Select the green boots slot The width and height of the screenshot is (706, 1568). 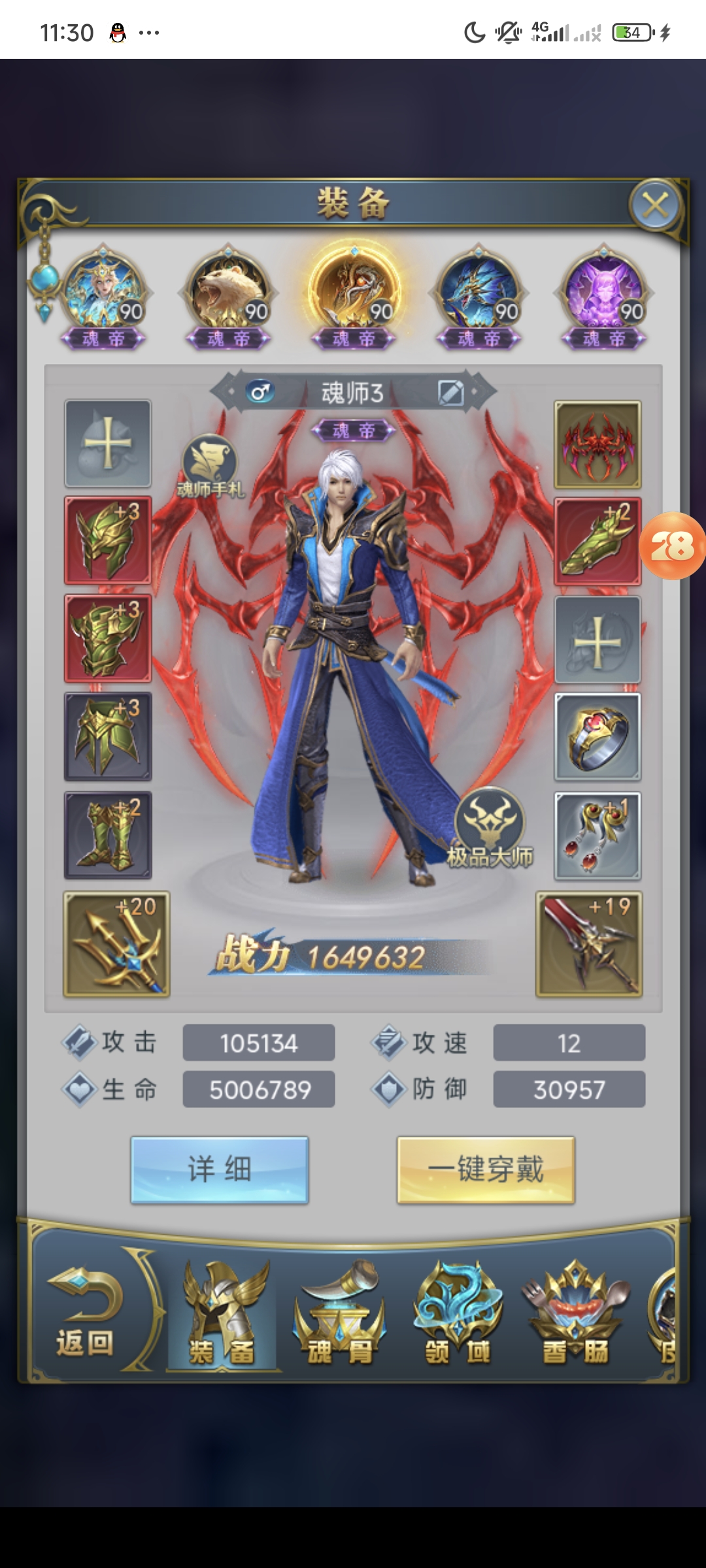point(108,835)
